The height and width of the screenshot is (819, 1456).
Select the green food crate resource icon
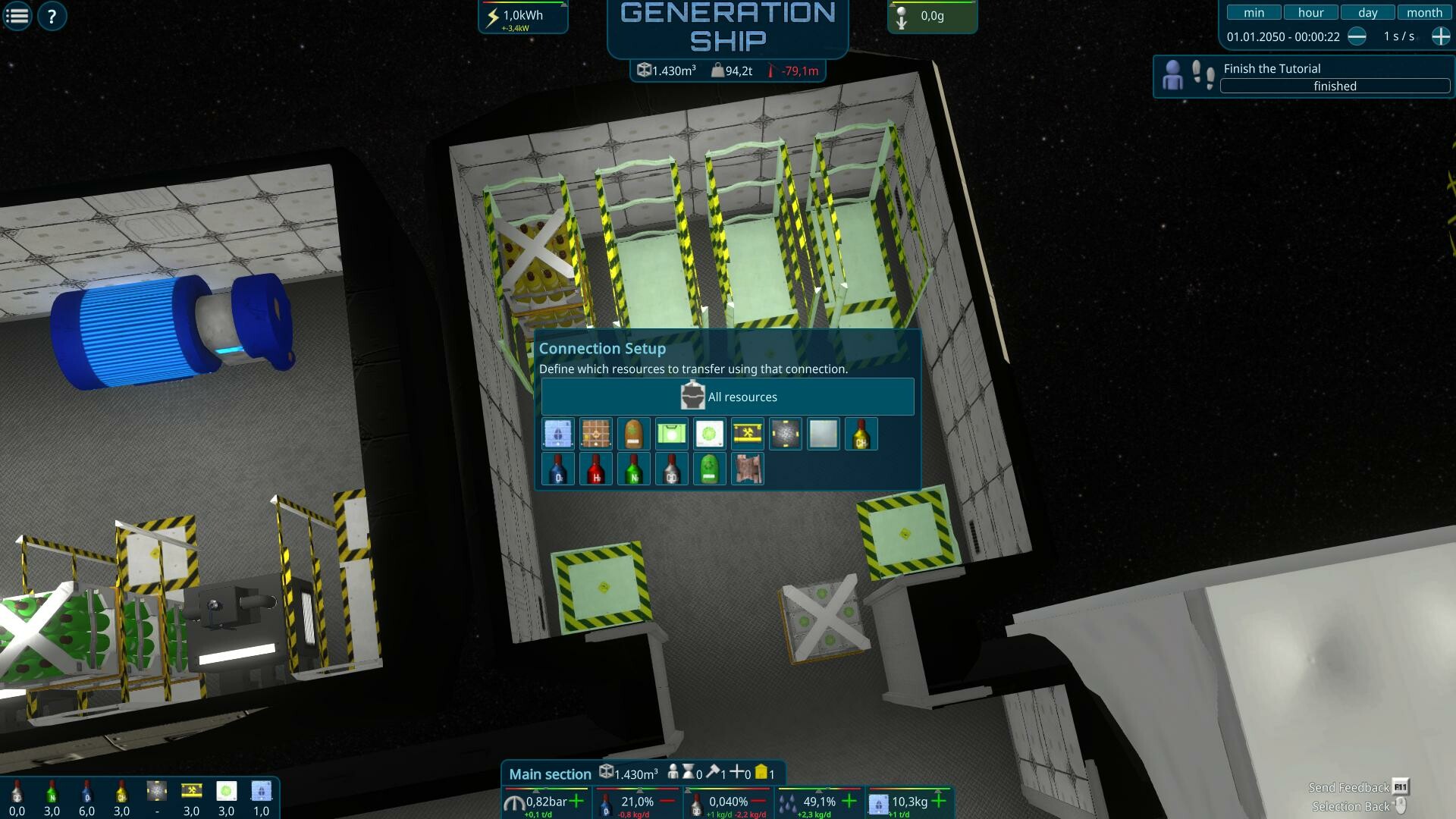pos(672,434)
